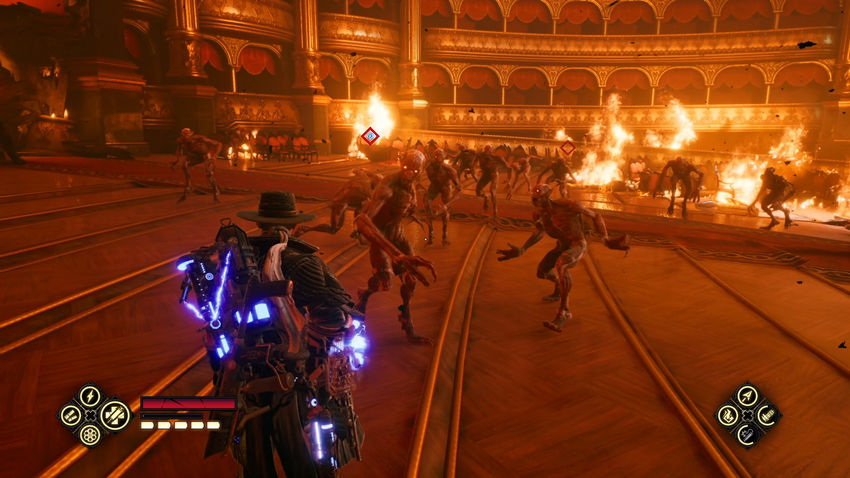This screenshot has width=850, height=478.
Task: Activate the lightning bolt ability icon
Action: click(x=90, y=396)
